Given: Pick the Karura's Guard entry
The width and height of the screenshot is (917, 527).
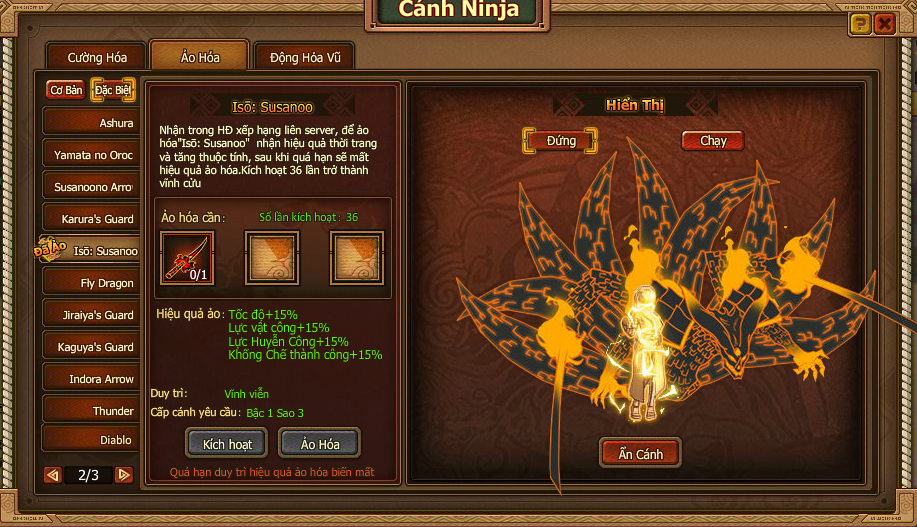Looking at the screenshot, I should coord(90,219).
